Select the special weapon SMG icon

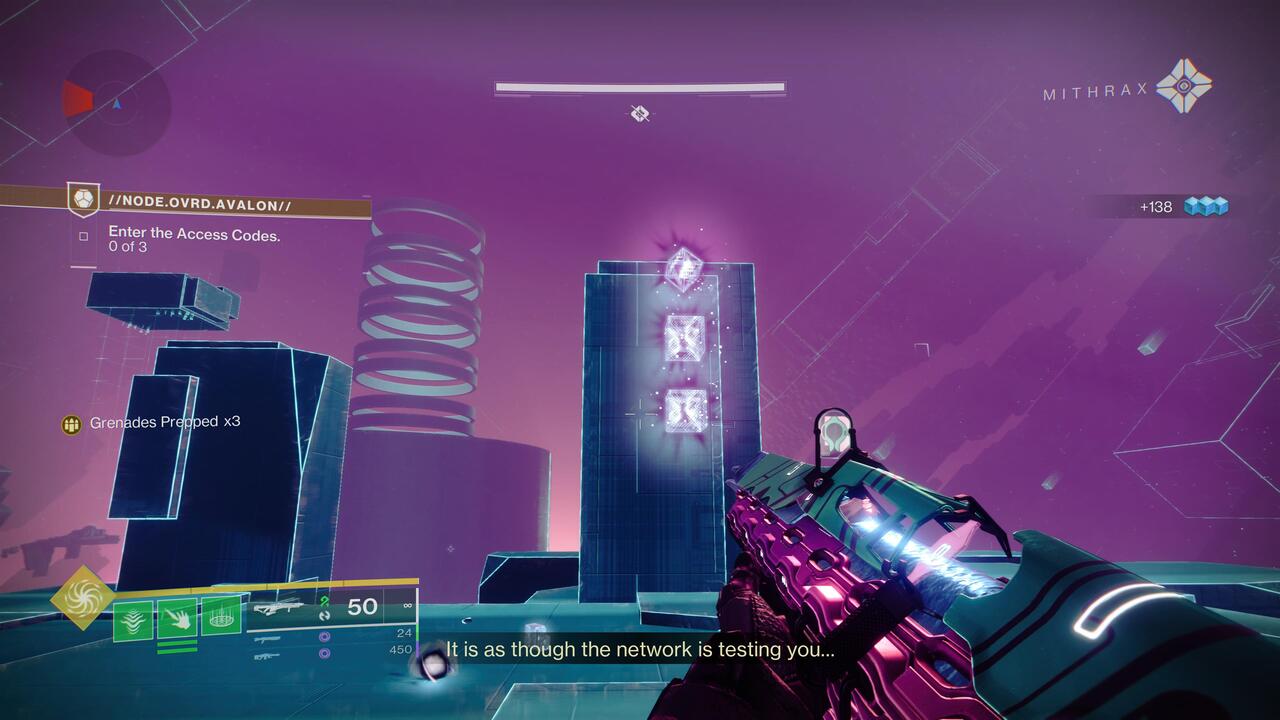(268, 639)
